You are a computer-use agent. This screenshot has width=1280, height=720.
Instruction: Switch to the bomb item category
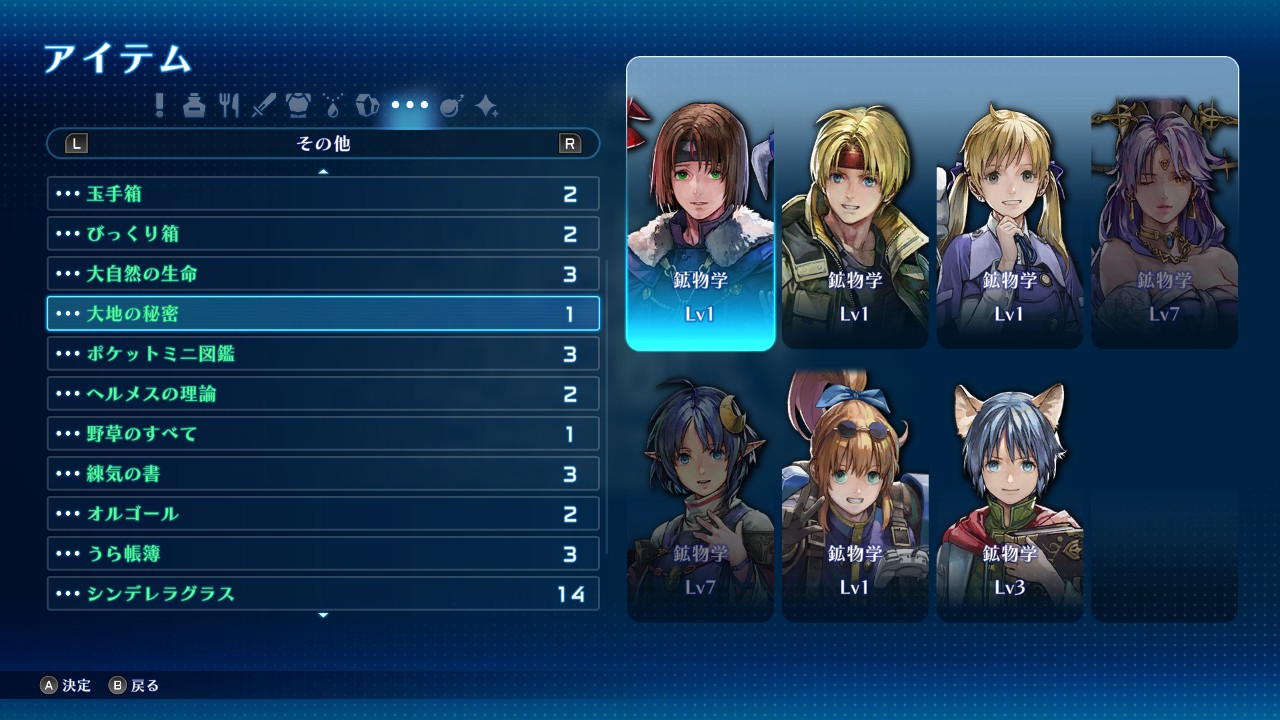tap(450, 105)
